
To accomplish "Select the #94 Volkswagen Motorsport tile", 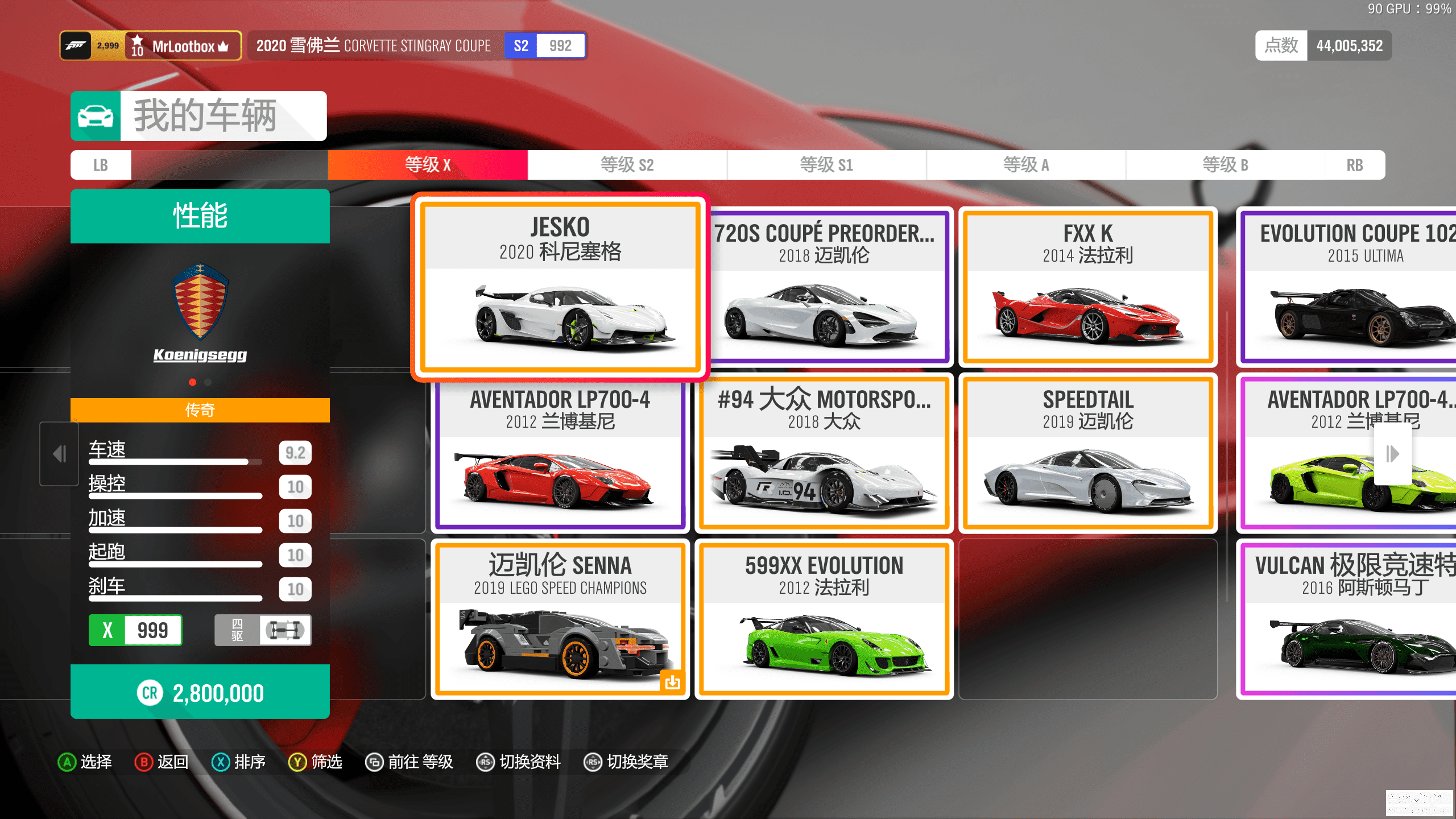I will pyautogui.click(x=824, y=453).
